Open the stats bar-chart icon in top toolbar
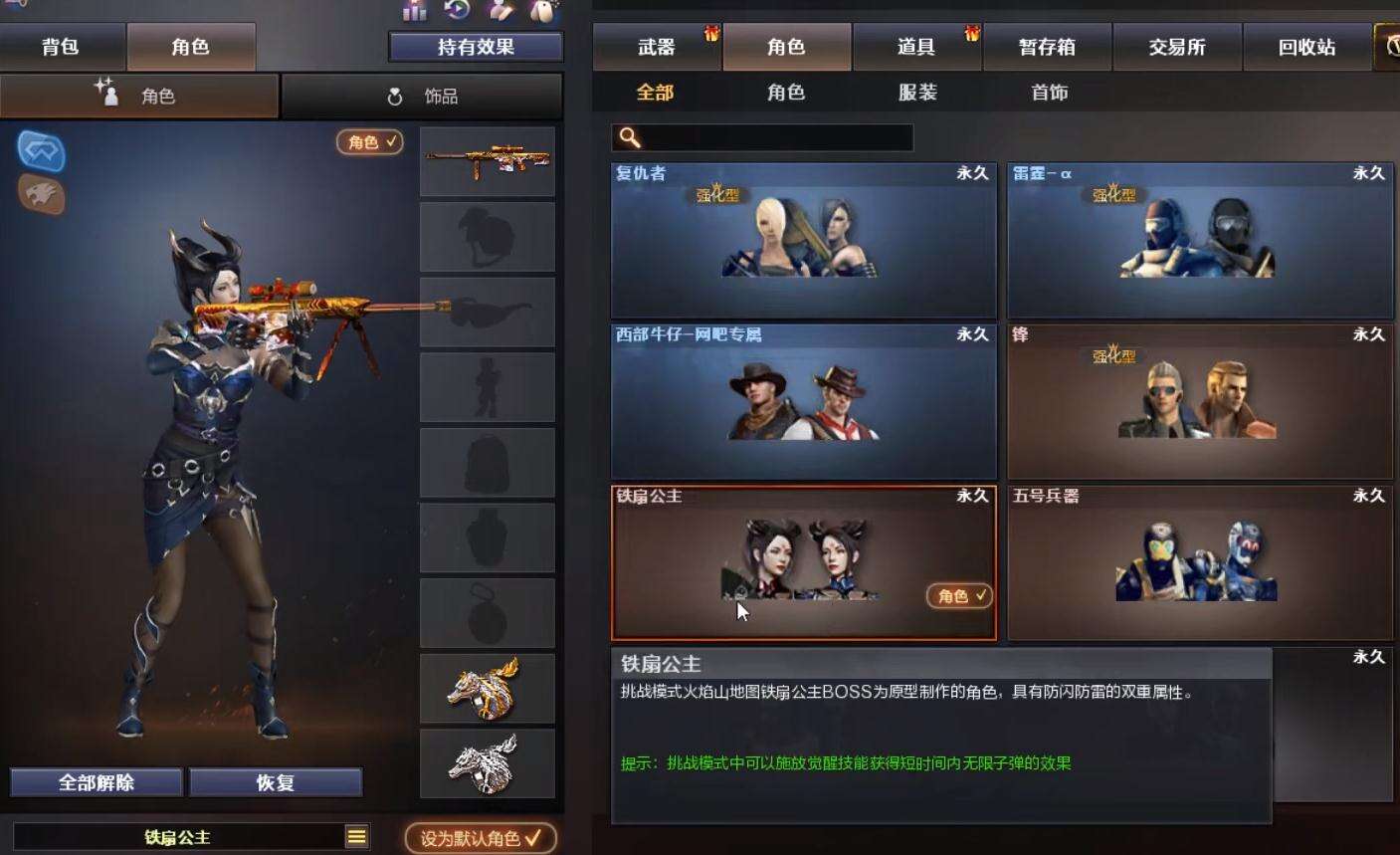The width and height of the screenshot is (1400, 855). click(412, 12)
